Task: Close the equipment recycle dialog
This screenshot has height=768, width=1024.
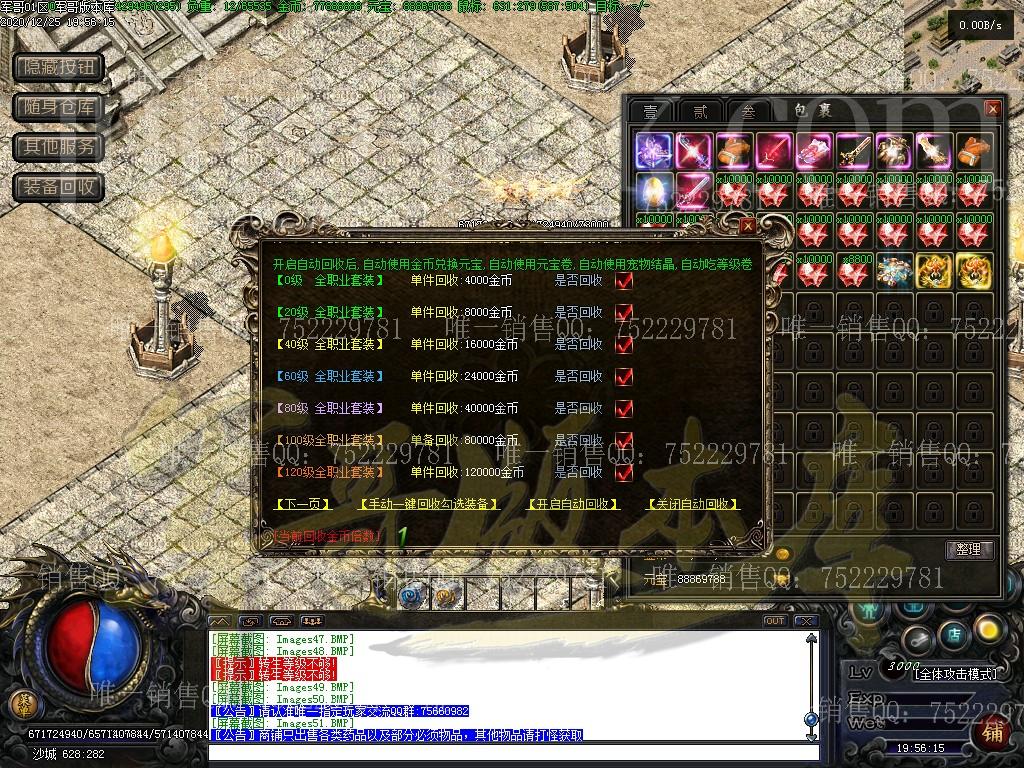Action: click(747, 227)
